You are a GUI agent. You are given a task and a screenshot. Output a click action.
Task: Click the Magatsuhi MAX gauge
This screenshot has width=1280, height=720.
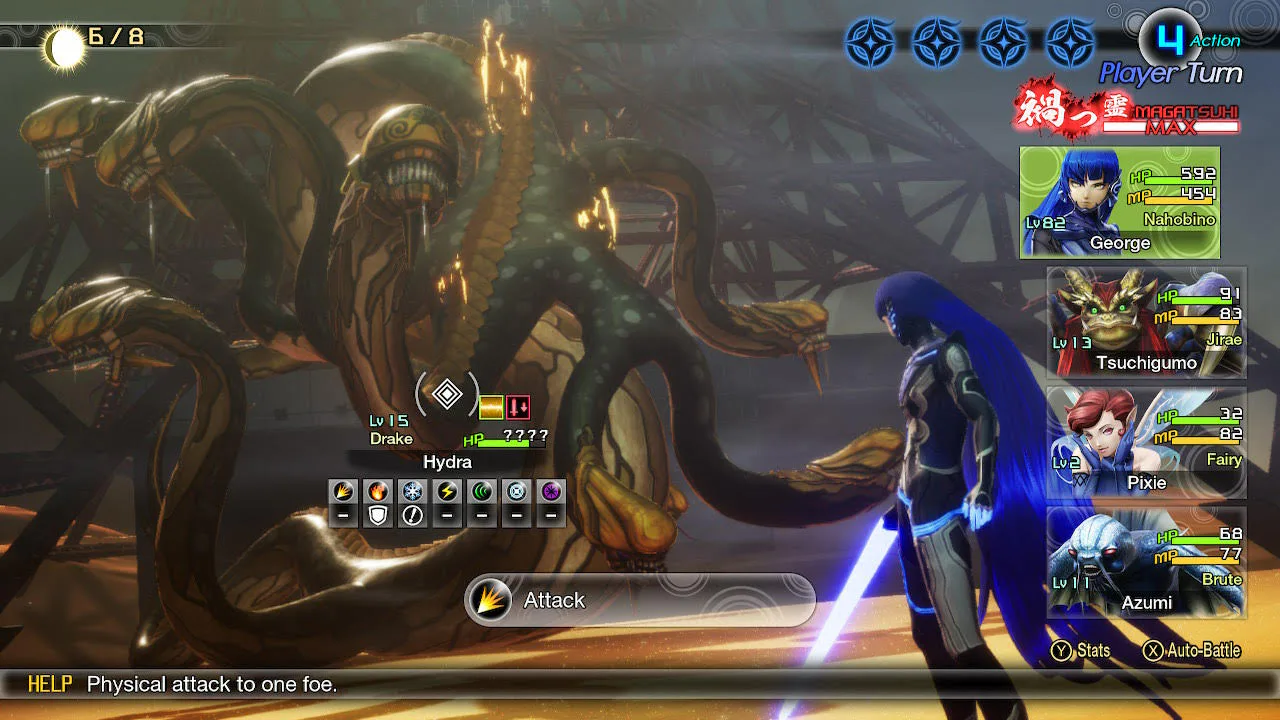pyautogui.click(x=1128, y=110)
